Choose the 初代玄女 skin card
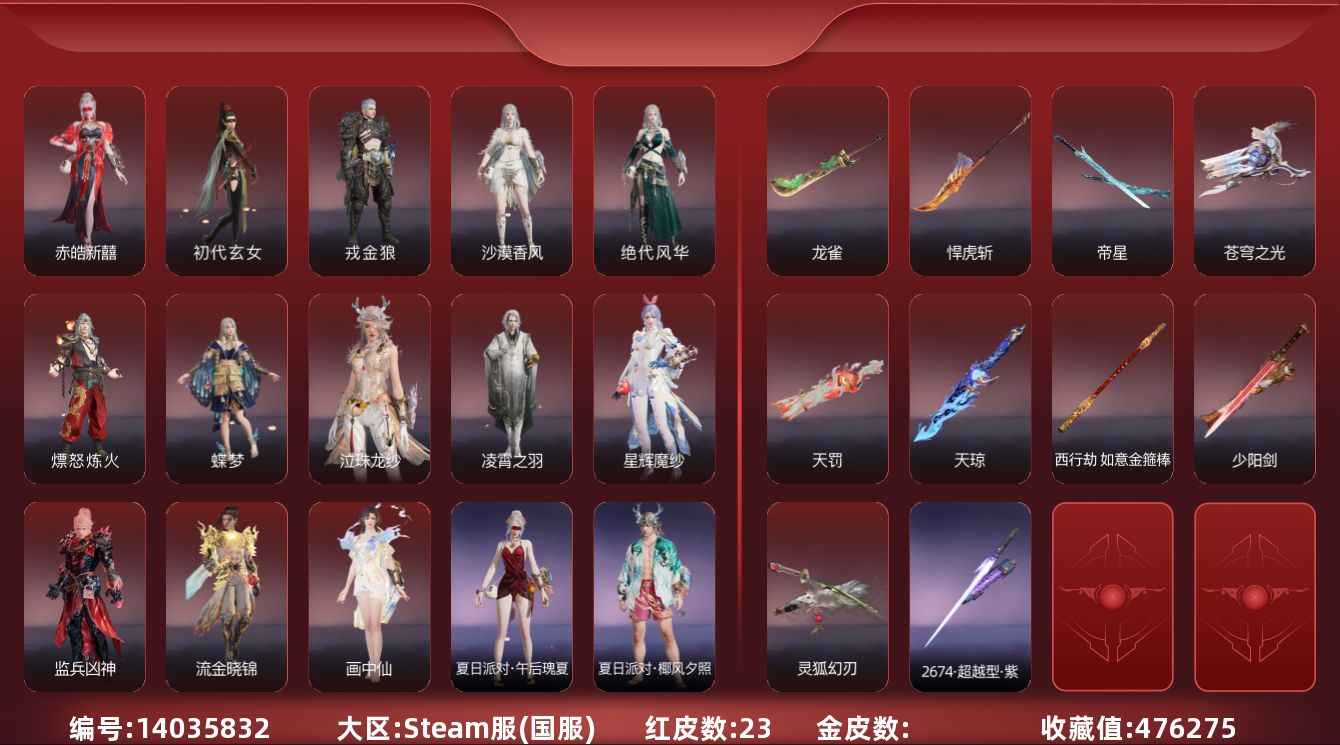Screen dimensions: 1340x745 click(x=227, y=180)
